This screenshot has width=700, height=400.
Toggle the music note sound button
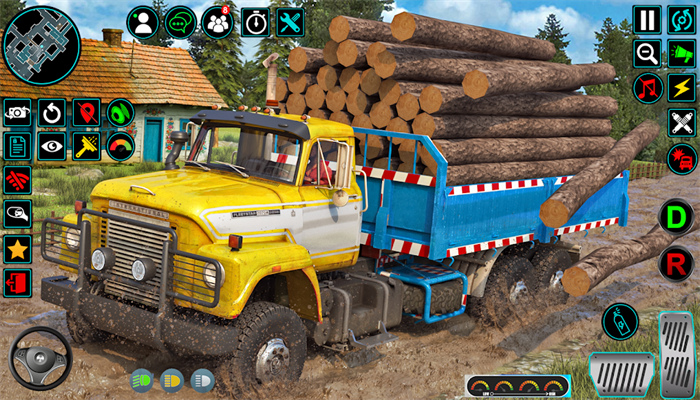[x=648, y=88]
